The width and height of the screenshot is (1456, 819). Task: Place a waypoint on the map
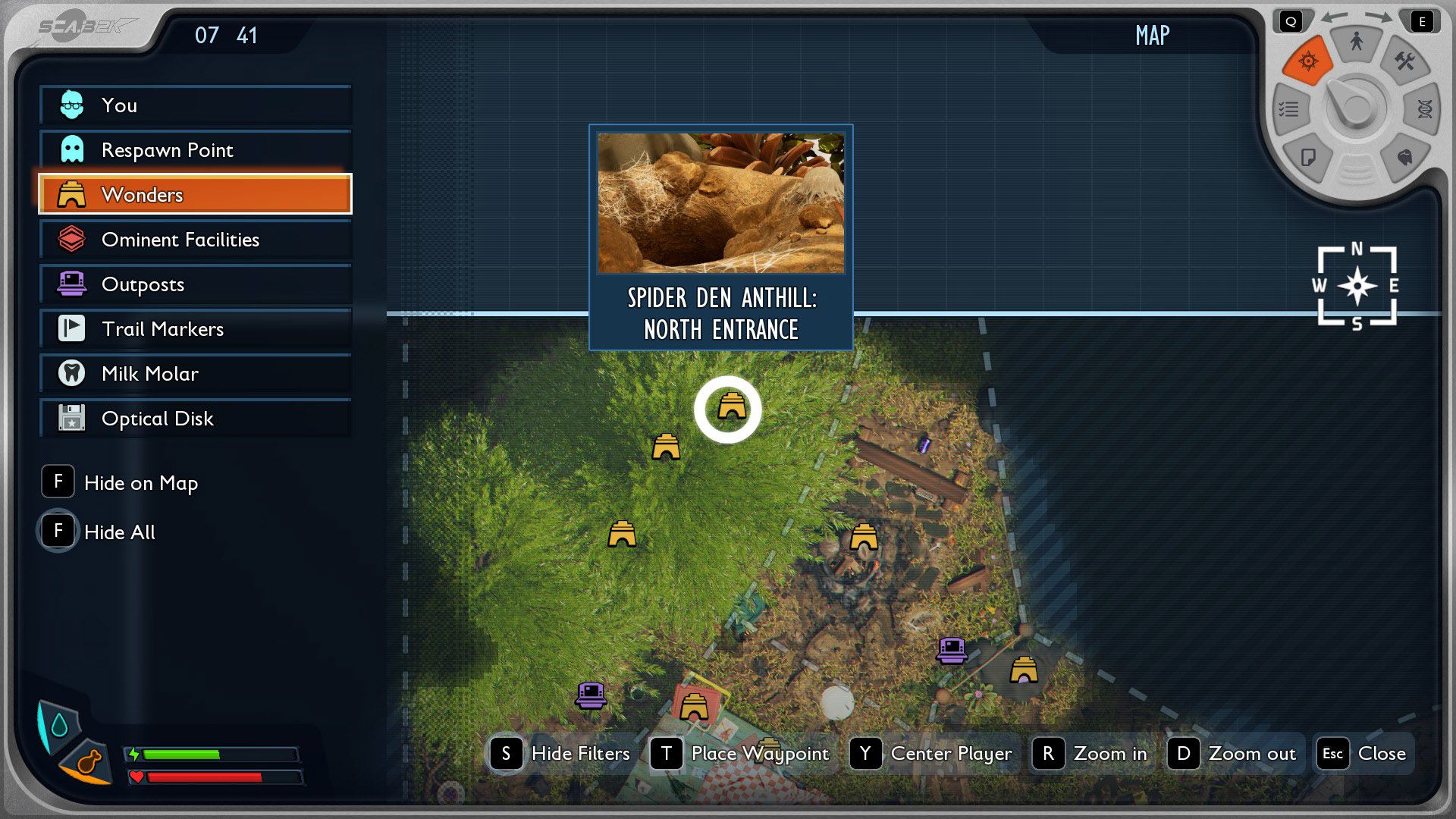741,754
